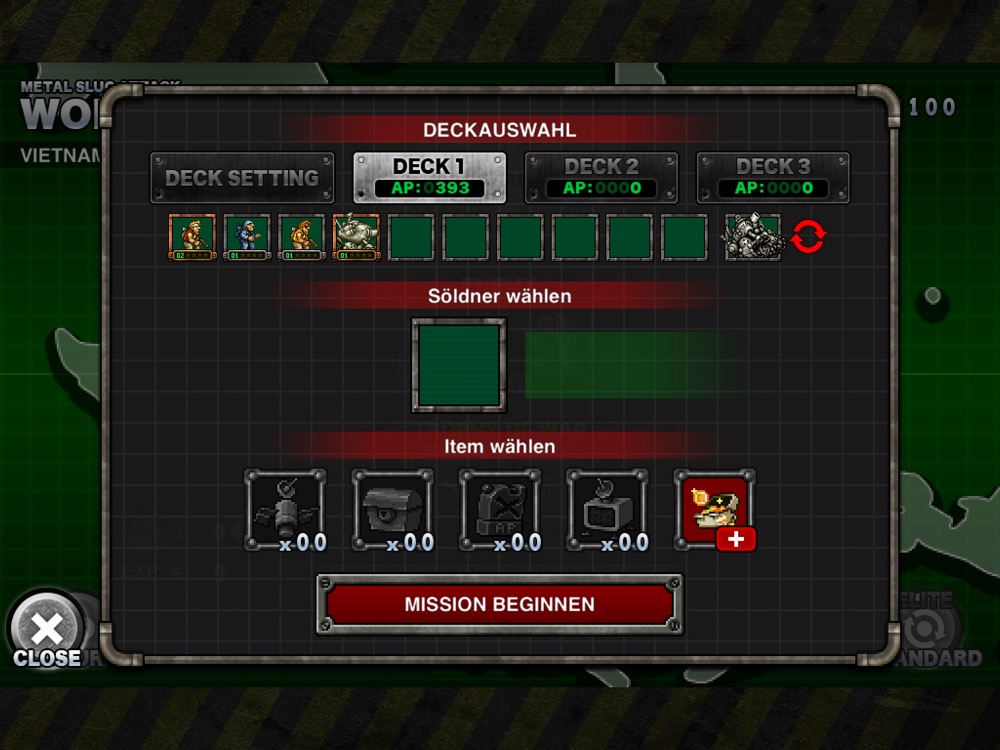Select the AP fuel canister item
The width and height of the screenshot is (1000, 750).
tap(500, 510)
